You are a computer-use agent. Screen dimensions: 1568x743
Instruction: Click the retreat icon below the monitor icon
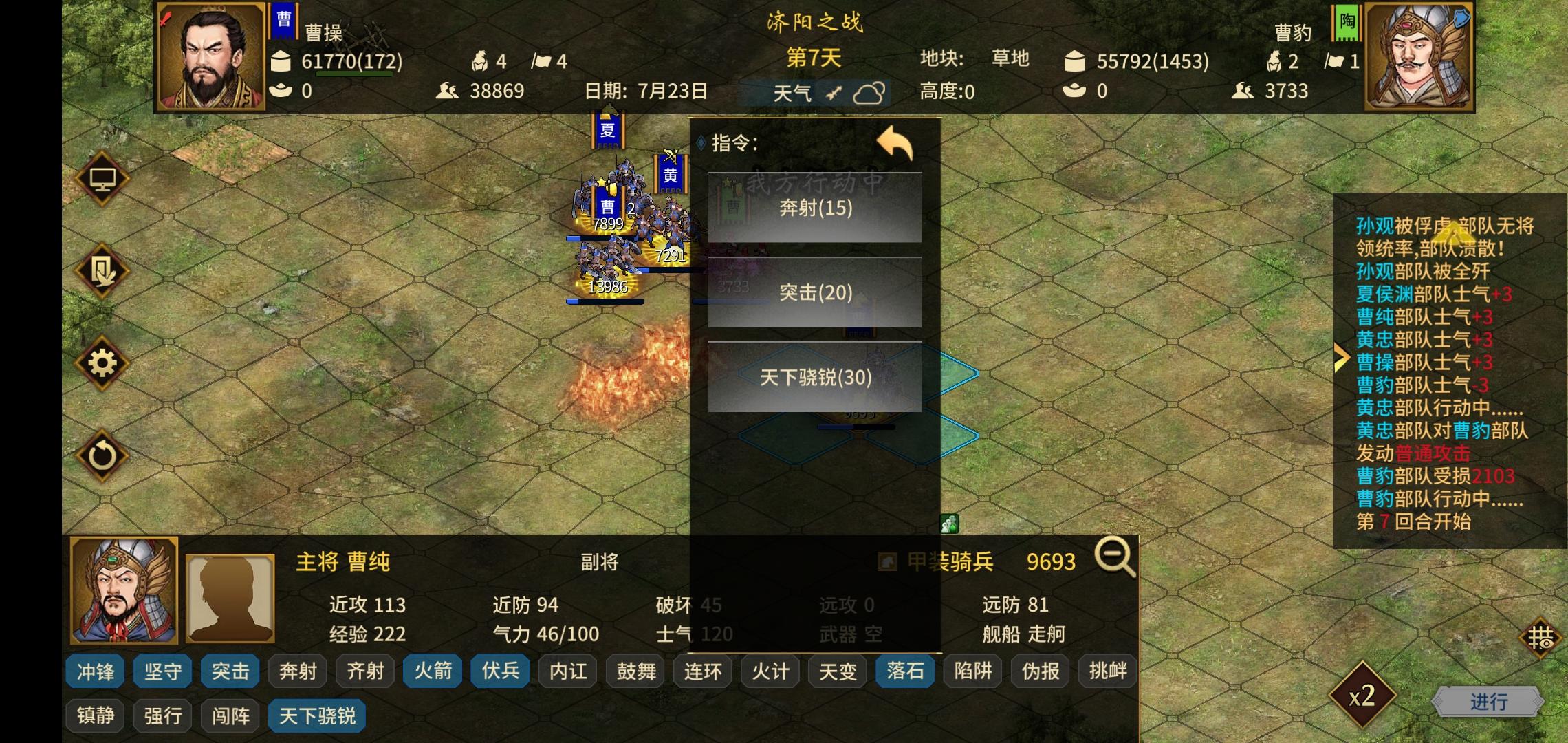click(102, 271)
